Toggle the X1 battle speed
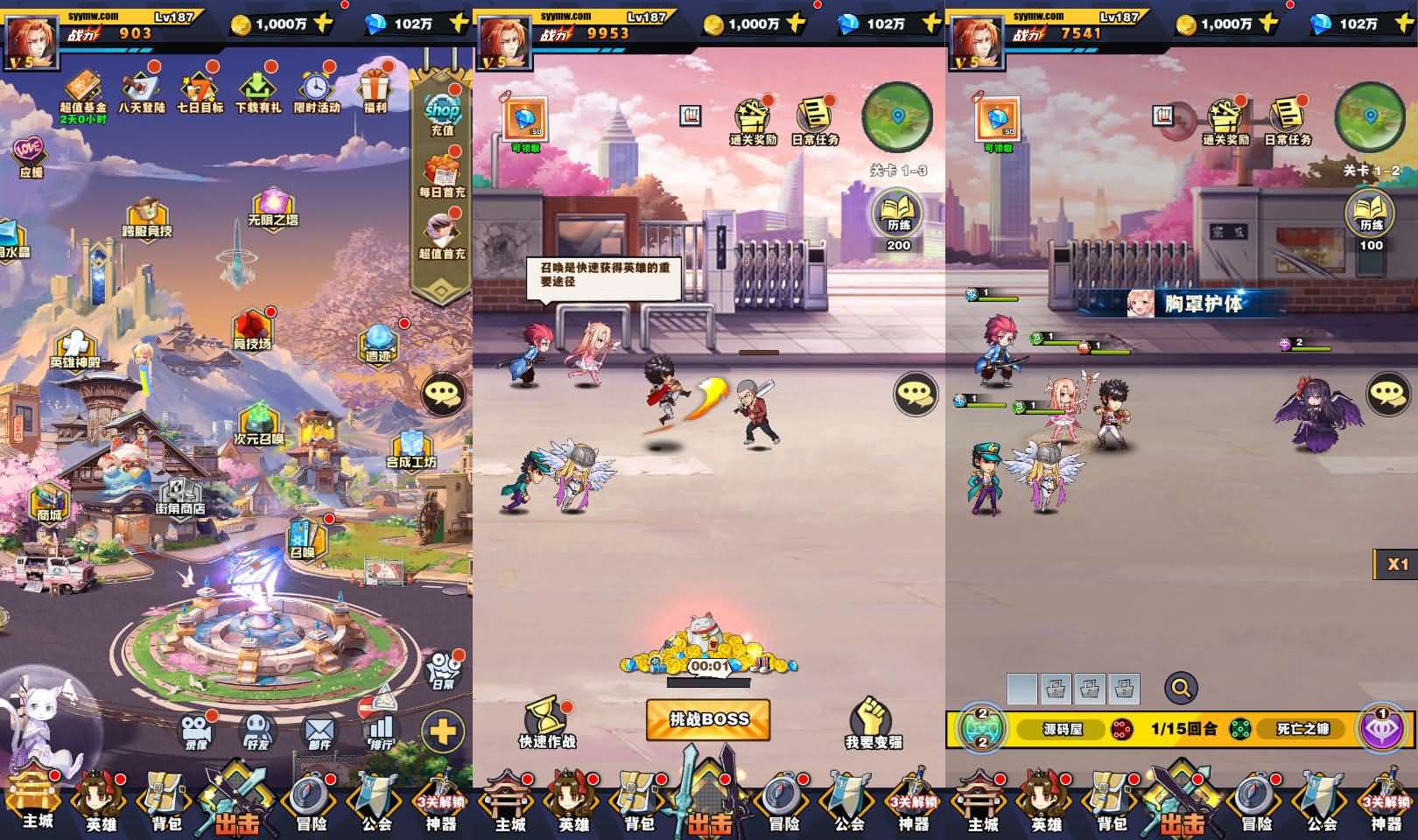Viewport: 1418px width, 840px height. pos(1397,564)
